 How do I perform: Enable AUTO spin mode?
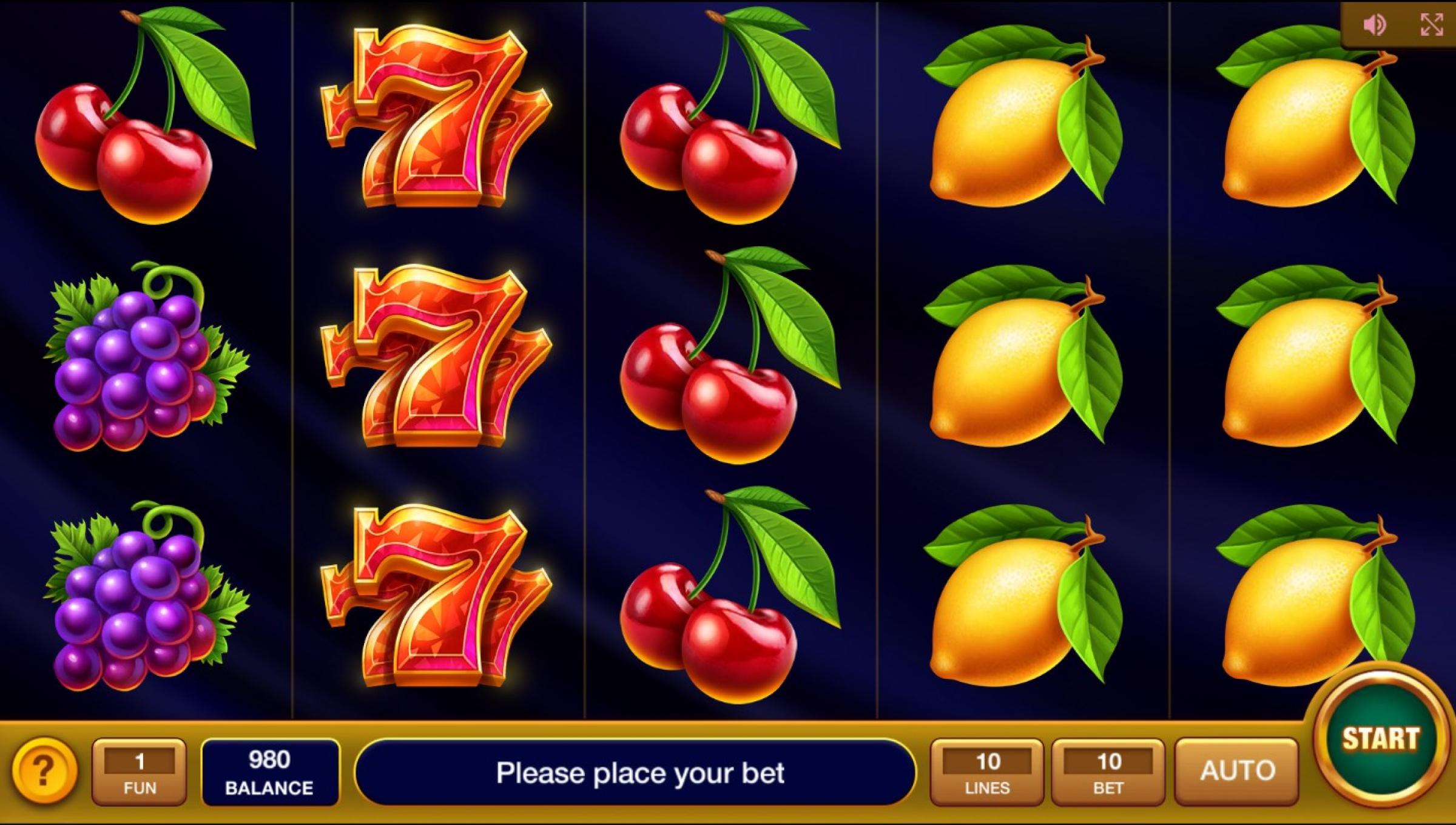pyautogui.click(x=1237, y=772)
